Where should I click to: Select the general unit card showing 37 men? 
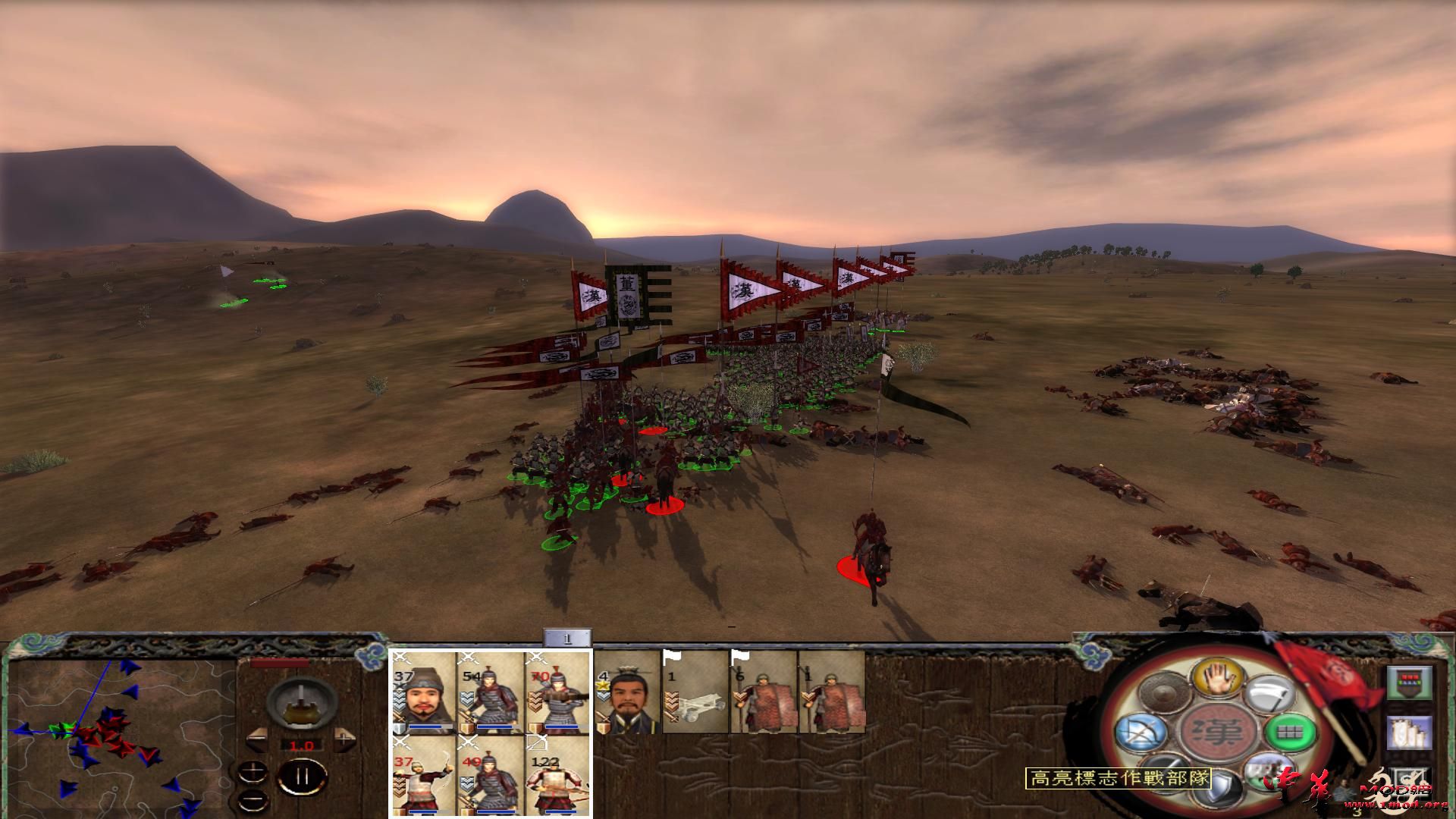423,692
